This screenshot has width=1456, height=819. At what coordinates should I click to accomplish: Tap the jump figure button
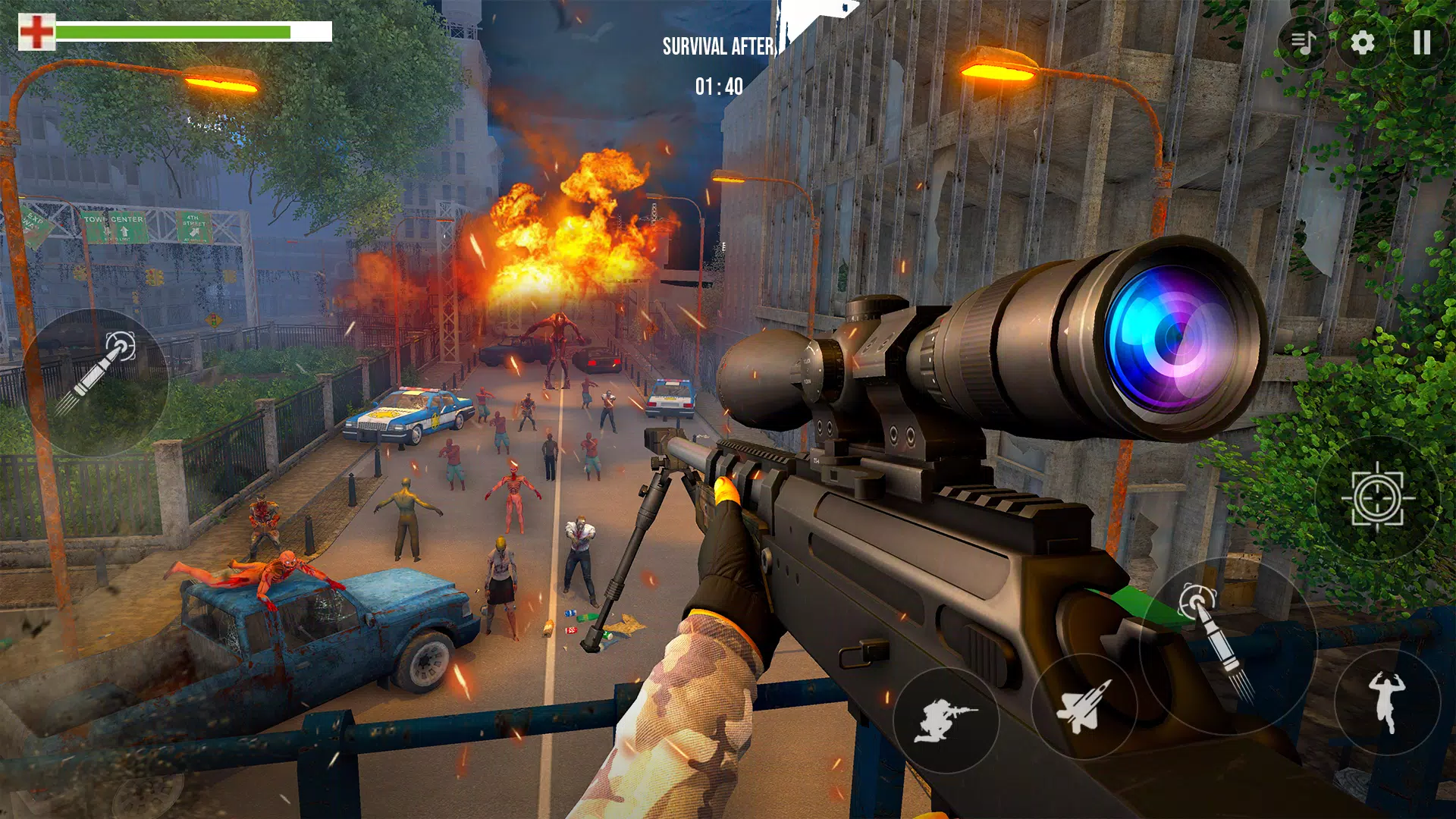[x=1387, y=701]
